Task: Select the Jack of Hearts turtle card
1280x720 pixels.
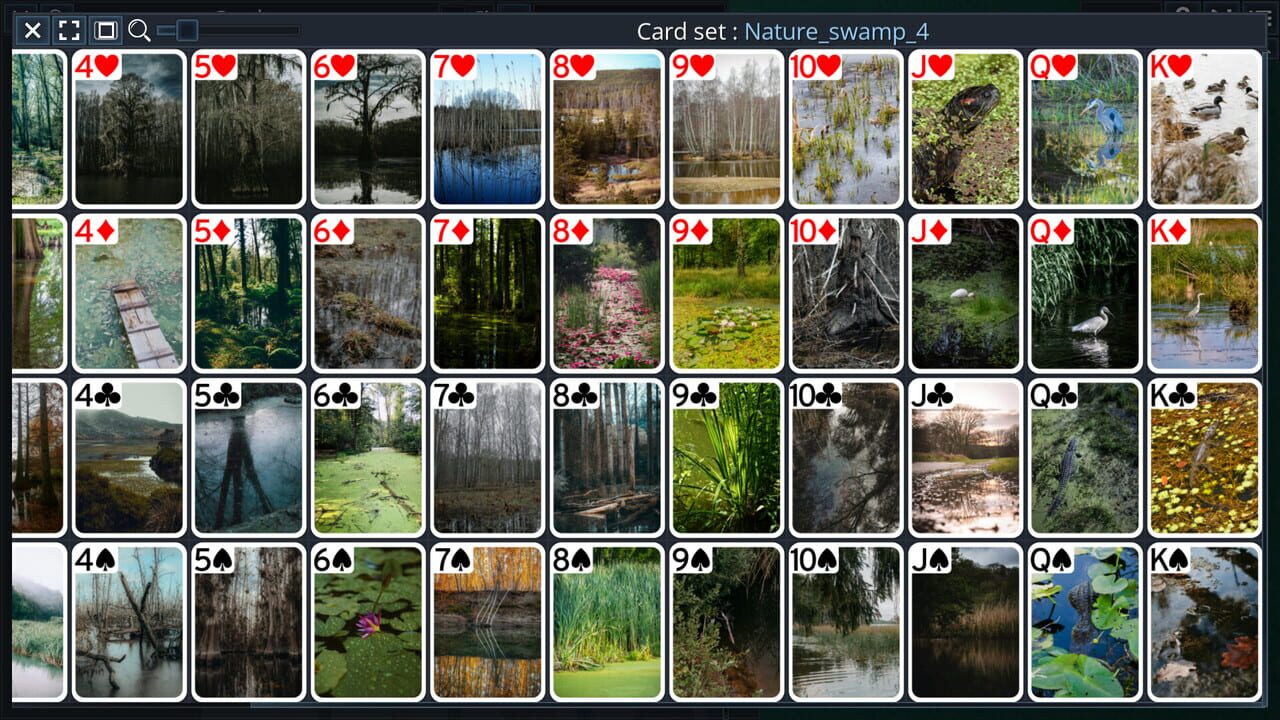Action: (965, 128)
